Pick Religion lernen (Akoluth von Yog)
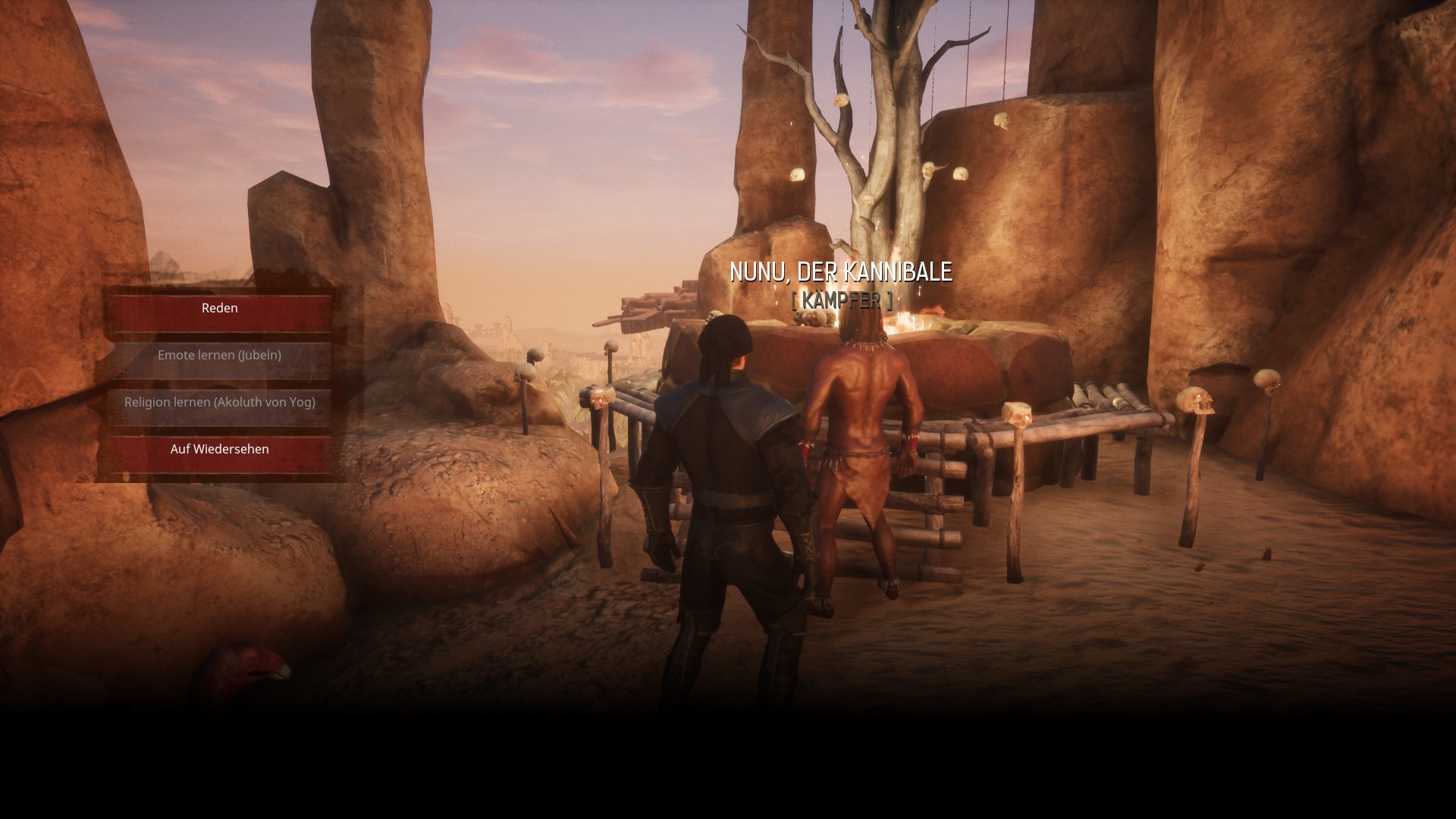The width and height of the screenshot is (1456, 819). pyautogui.click(x=219, y=403)
